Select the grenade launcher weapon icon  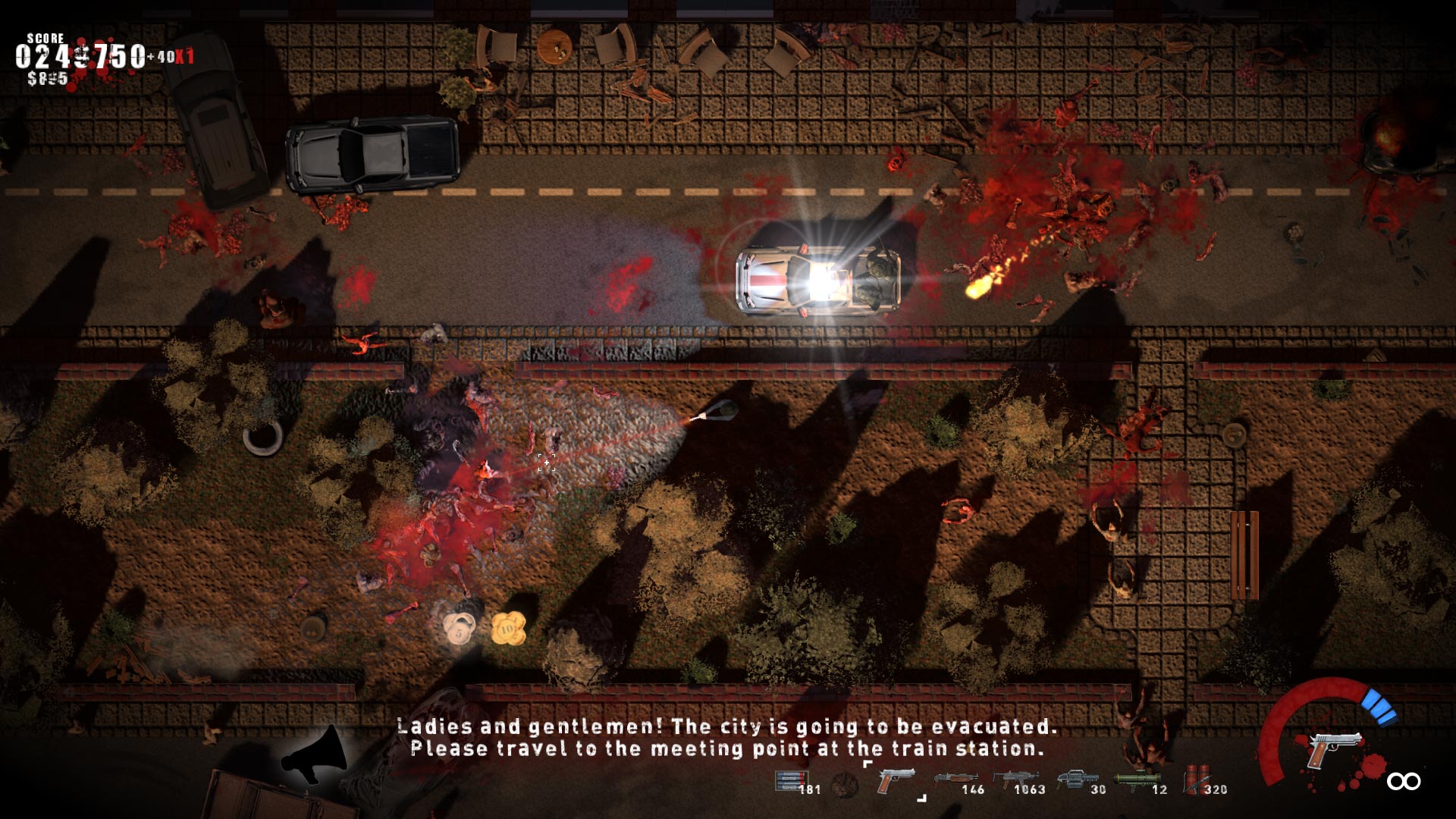[1075, 780]
